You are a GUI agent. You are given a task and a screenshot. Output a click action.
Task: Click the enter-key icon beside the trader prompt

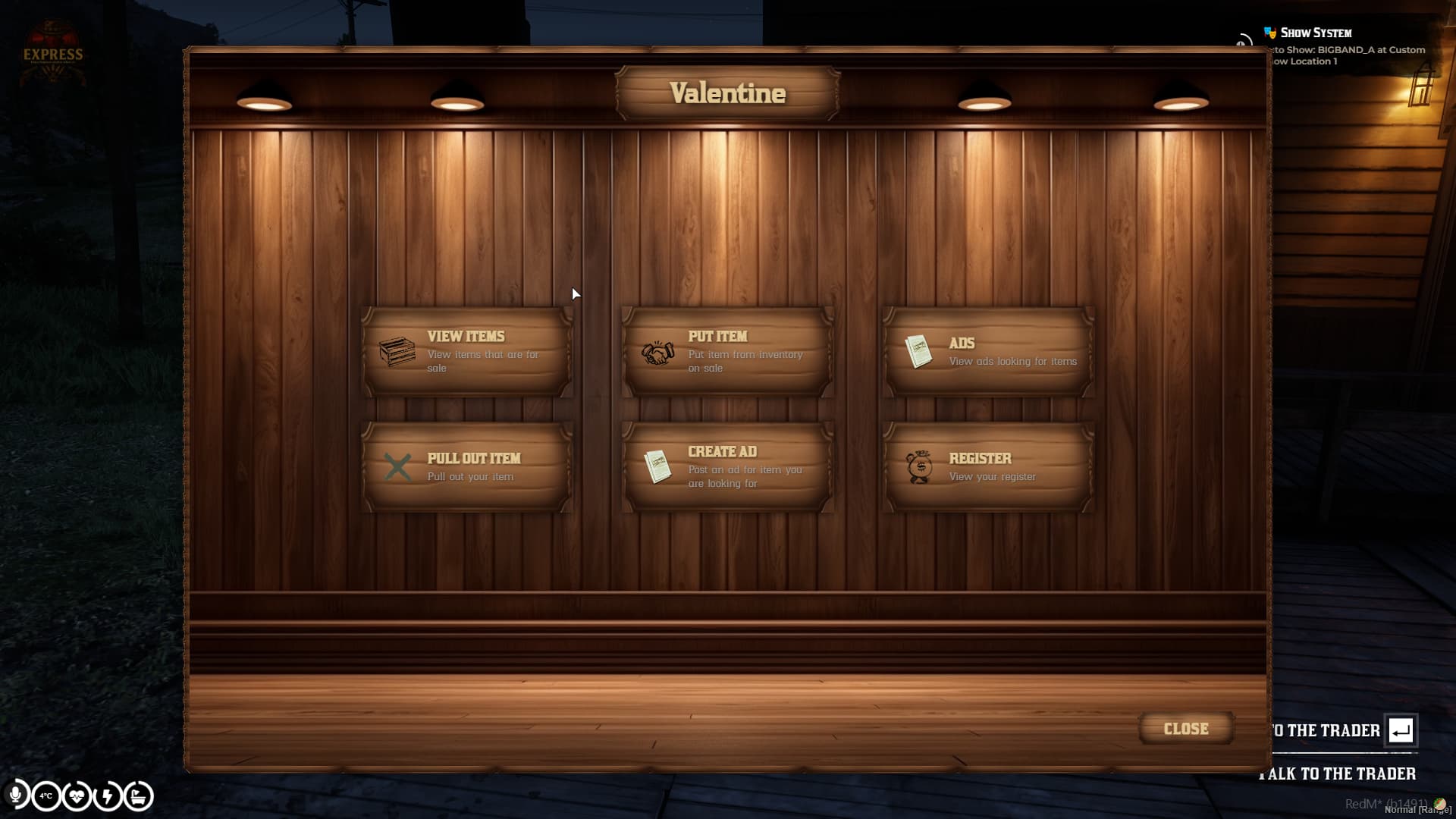tap(1401, 731)
